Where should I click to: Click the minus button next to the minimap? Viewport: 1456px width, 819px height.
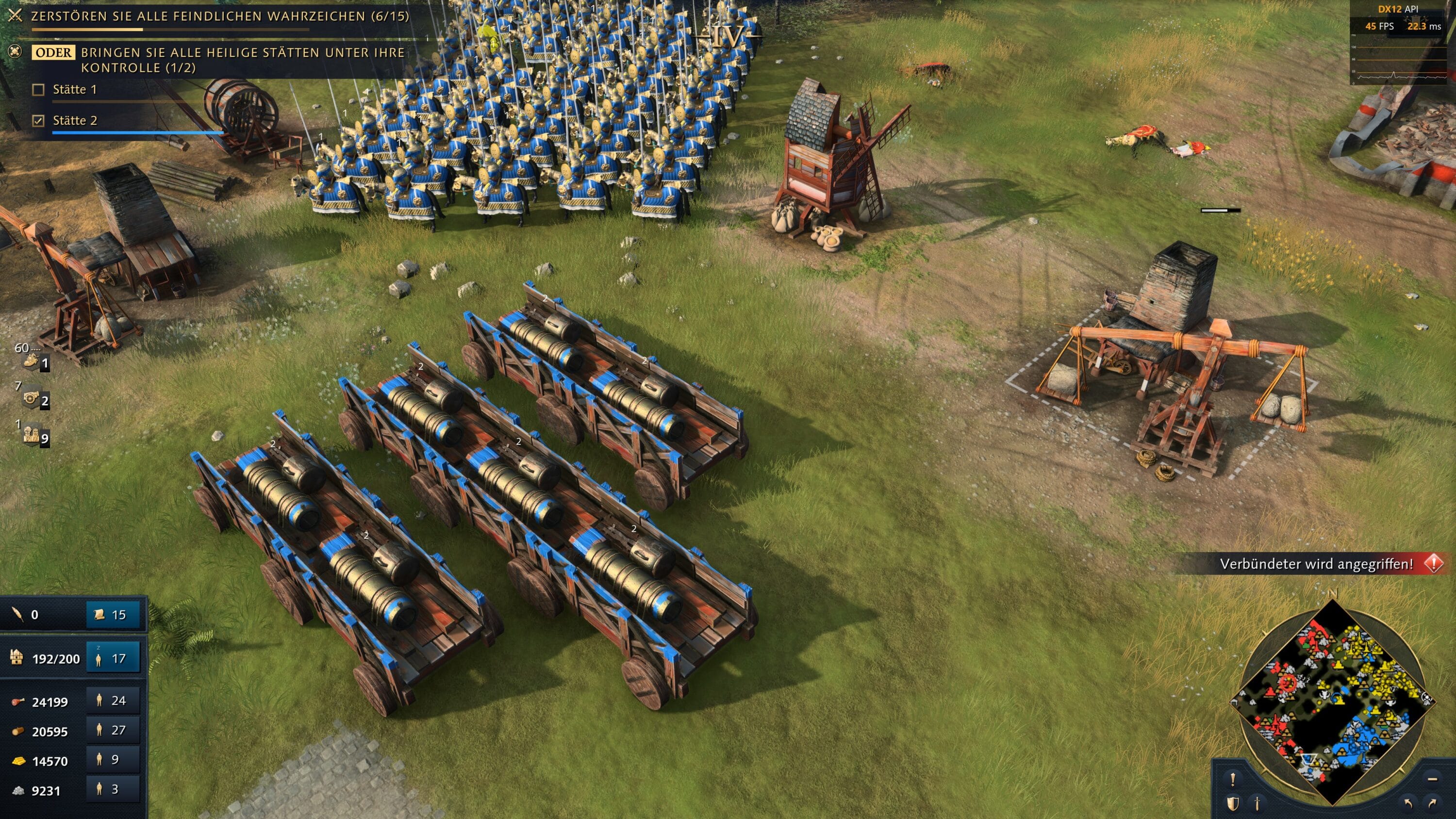(x=1432, y=779)
